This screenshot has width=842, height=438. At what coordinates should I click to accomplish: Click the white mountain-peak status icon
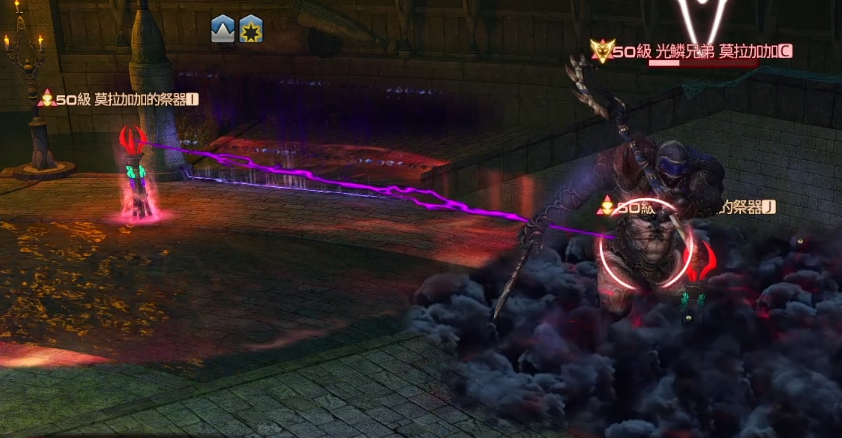coord(222,30)
